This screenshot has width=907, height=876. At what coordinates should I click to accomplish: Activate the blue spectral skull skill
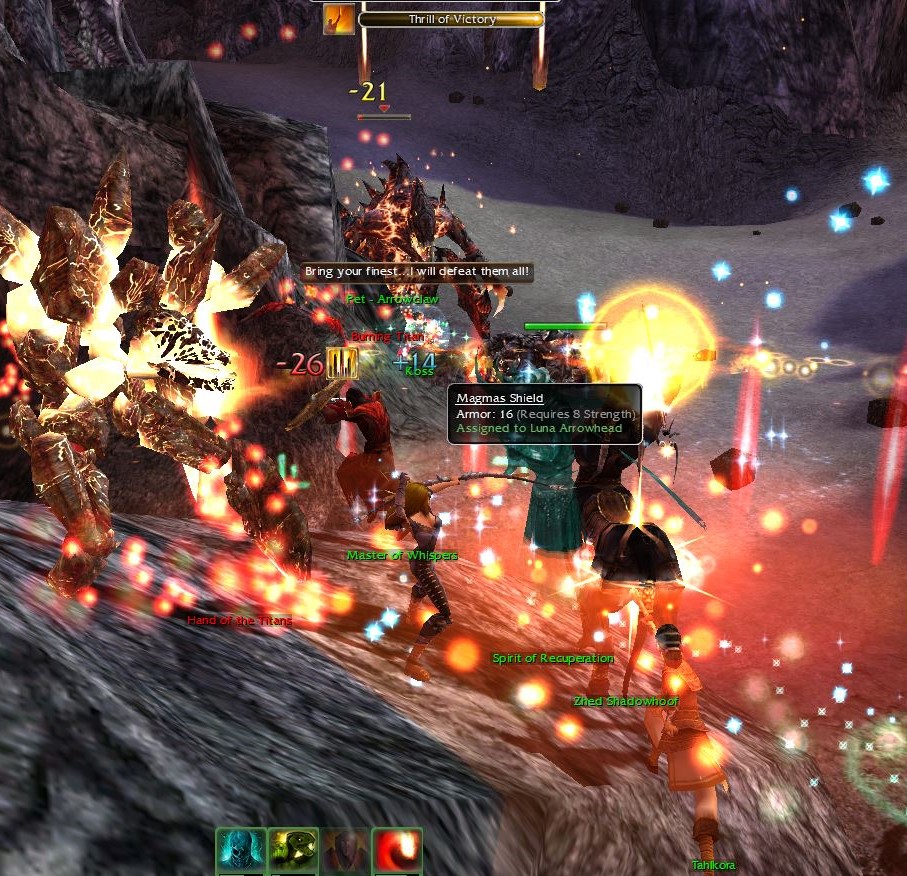point(241,852)
